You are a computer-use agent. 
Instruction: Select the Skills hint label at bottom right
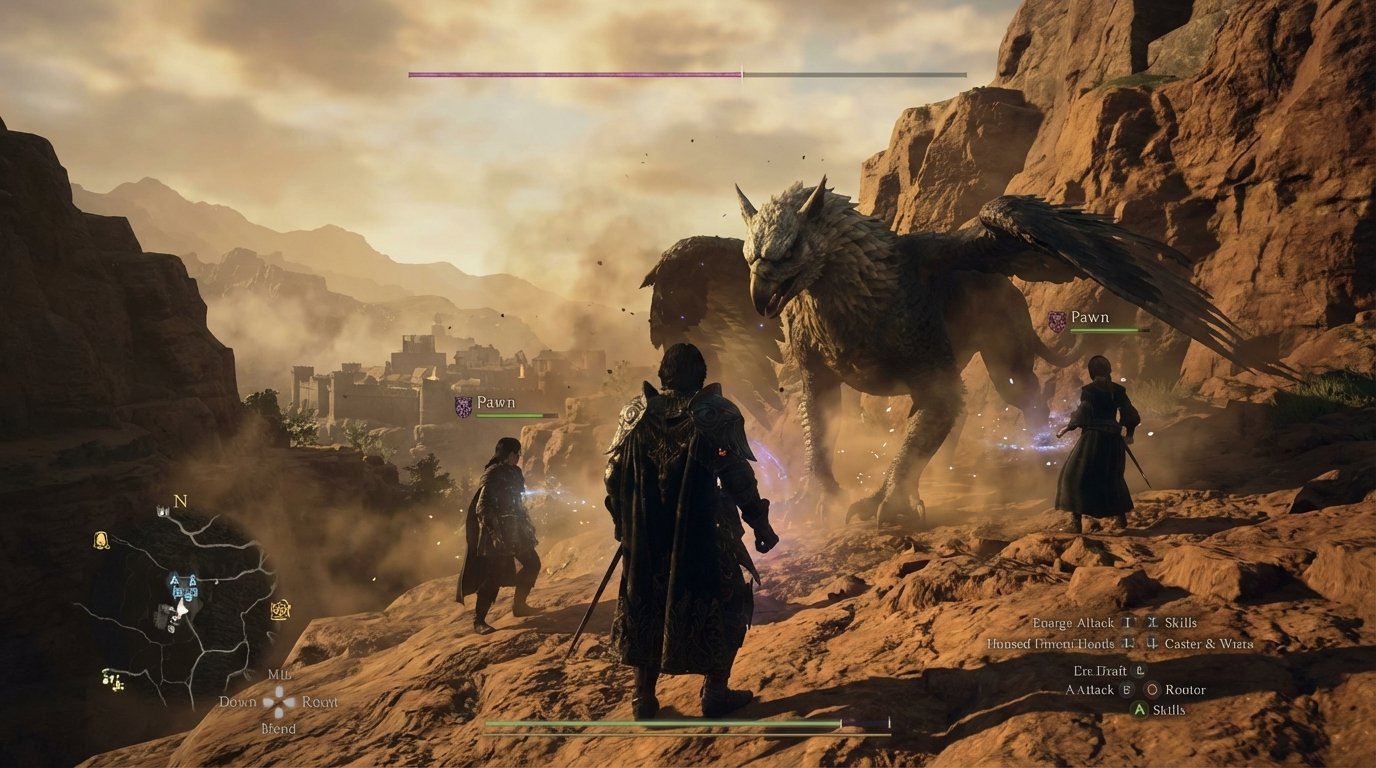(1169, 711)
